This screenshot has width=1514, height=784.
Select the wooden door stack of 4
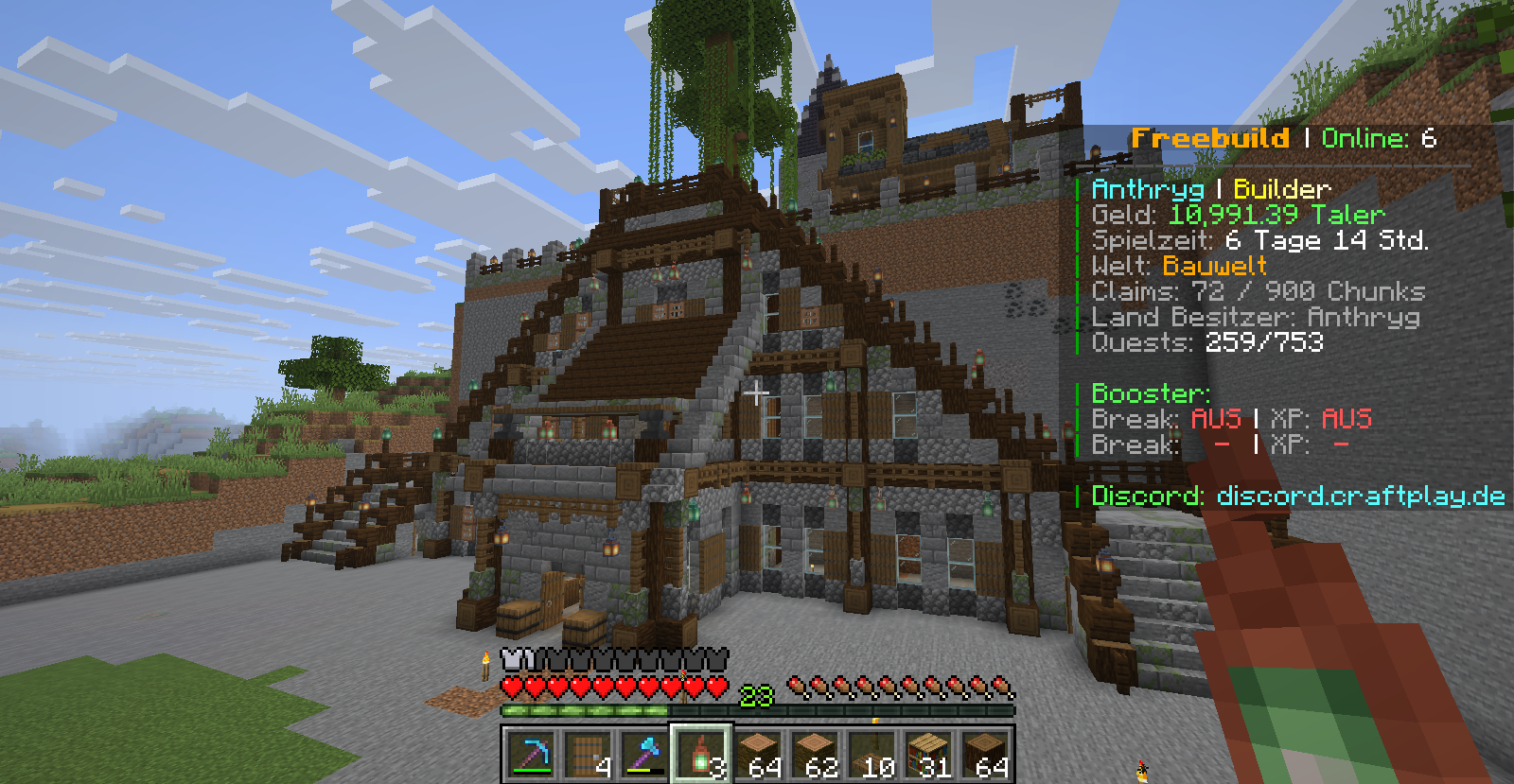(587, 755)
